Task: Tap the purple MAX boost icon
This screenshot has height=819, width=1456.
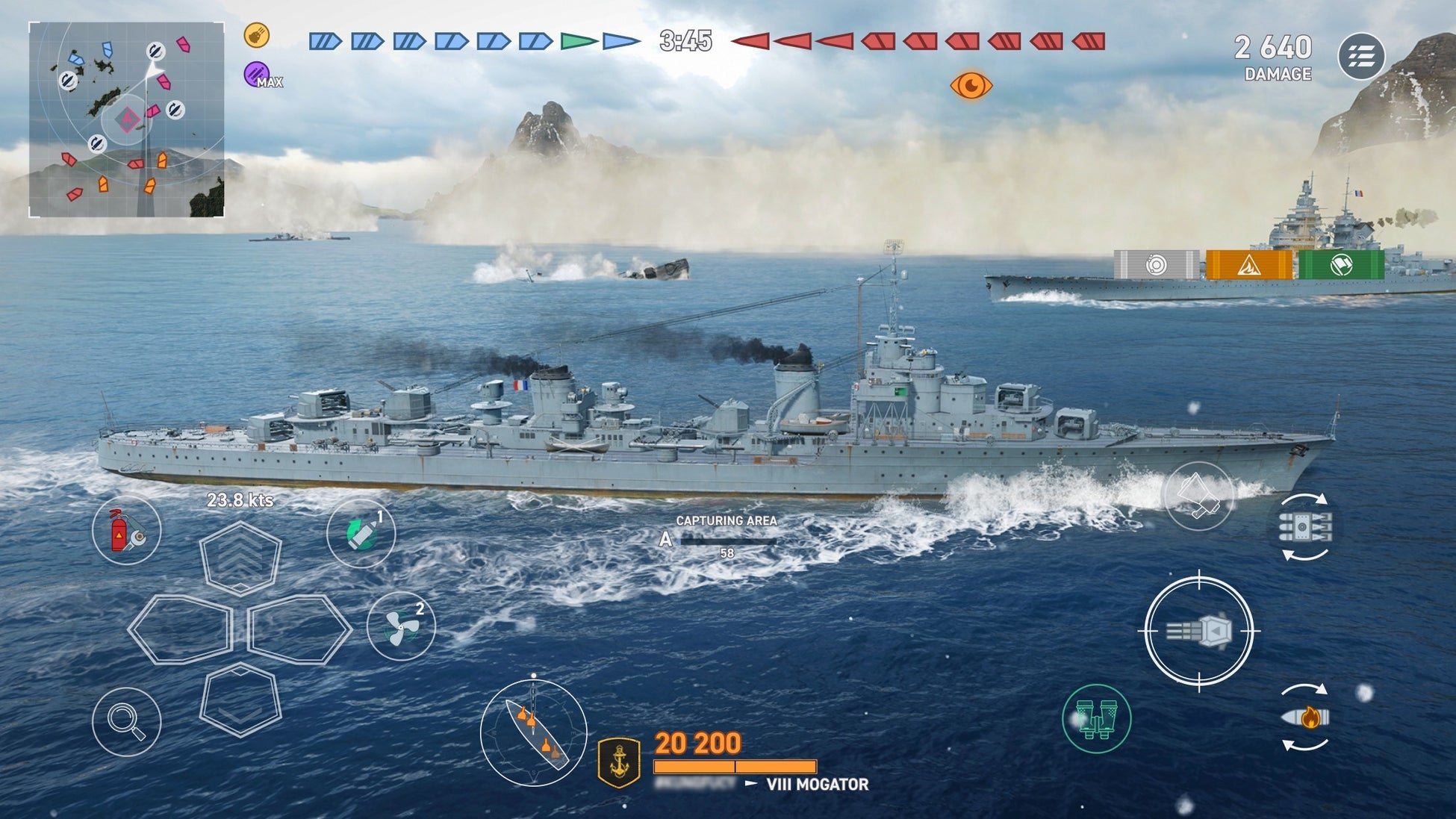Action: 256,74
